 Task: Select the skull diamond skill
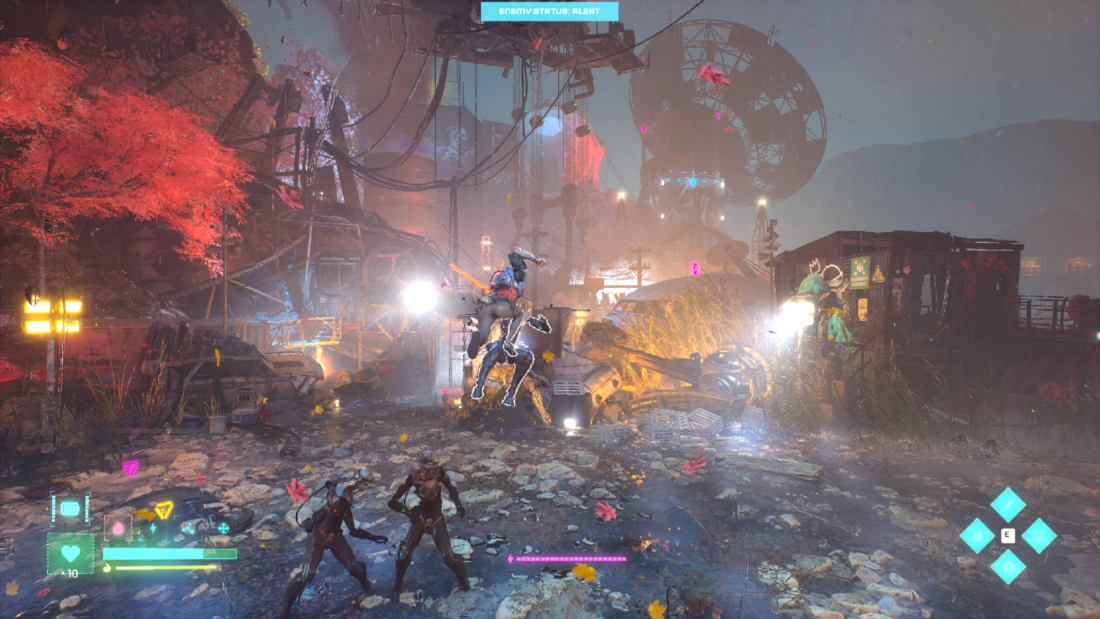click(x=1008, y=566)
